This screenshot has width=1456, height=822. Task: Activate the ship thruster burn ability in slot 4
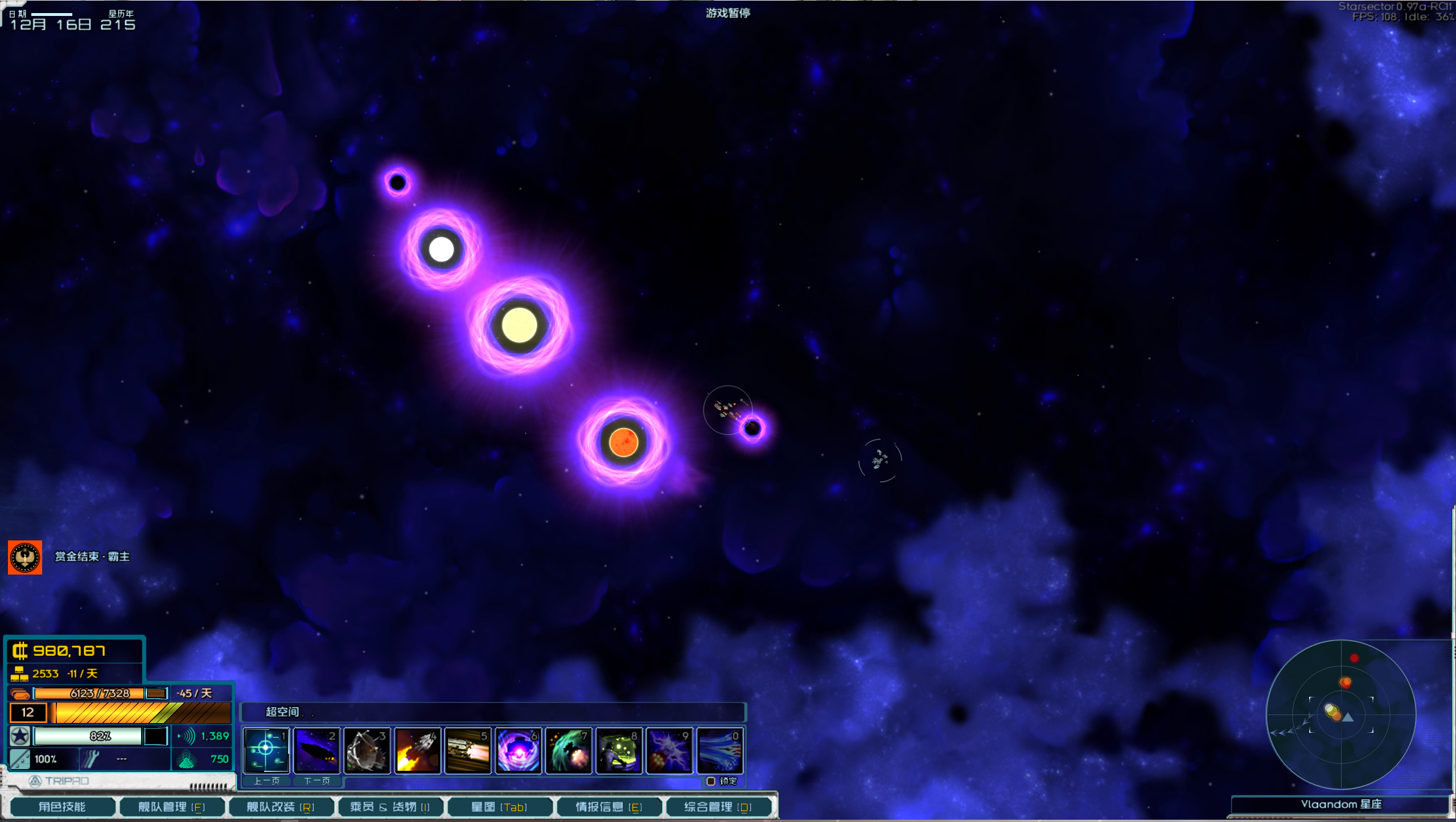(417, 750)
